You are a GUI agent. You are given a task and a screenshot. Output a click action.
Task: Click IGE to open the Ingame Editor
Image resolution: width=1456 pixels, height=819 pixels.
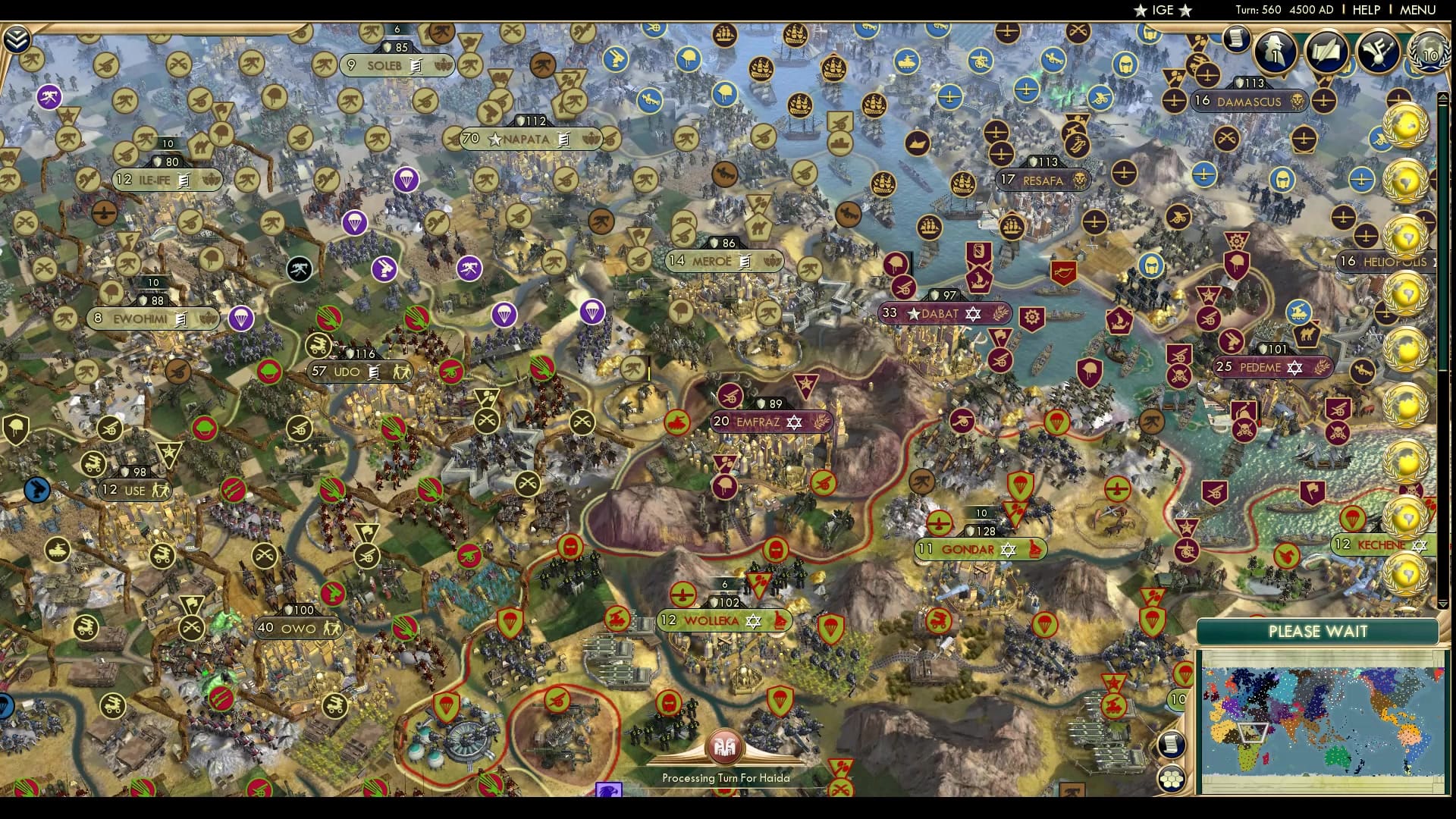1162,10
